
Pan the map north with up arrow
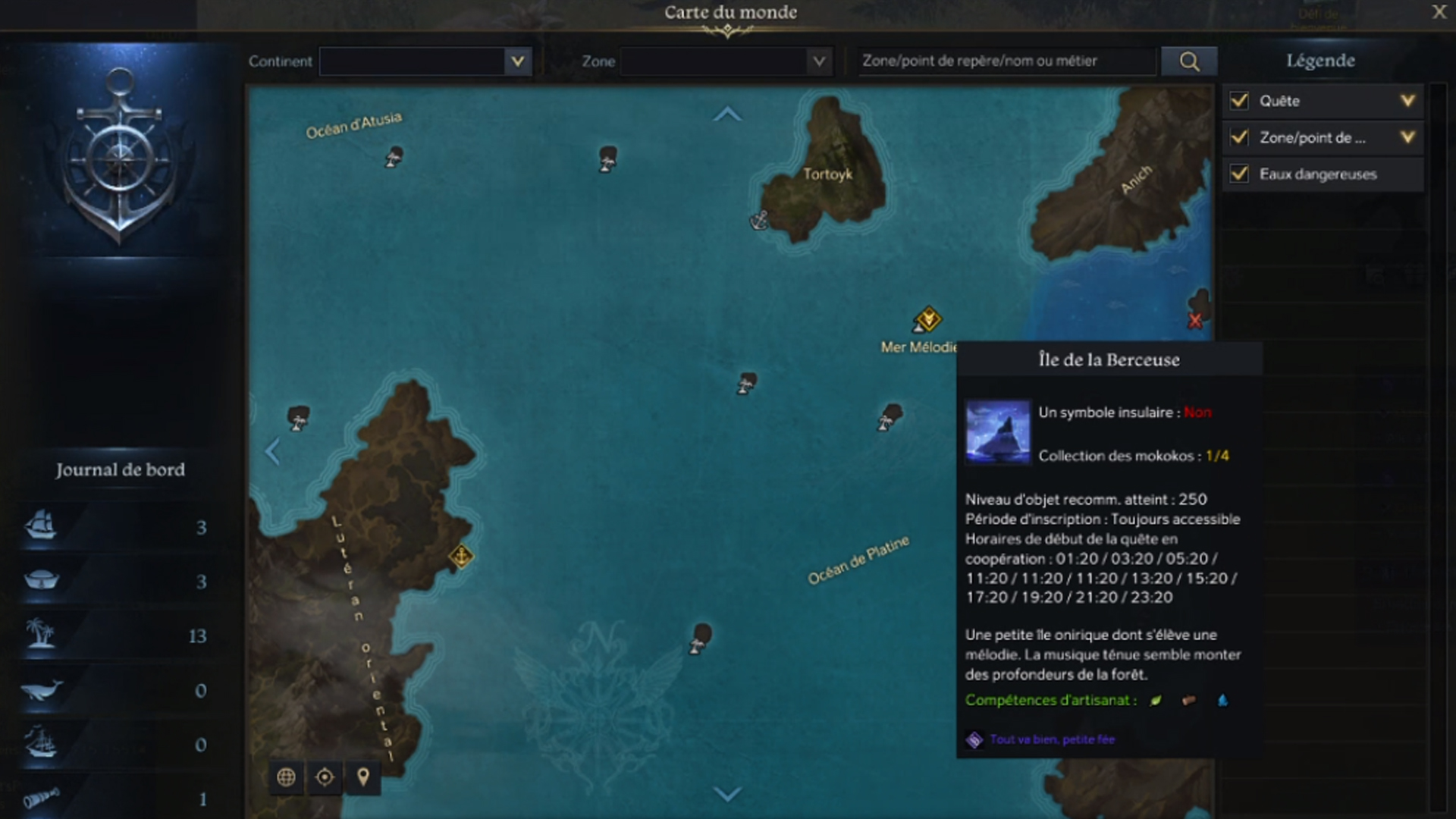click(727, 115)
